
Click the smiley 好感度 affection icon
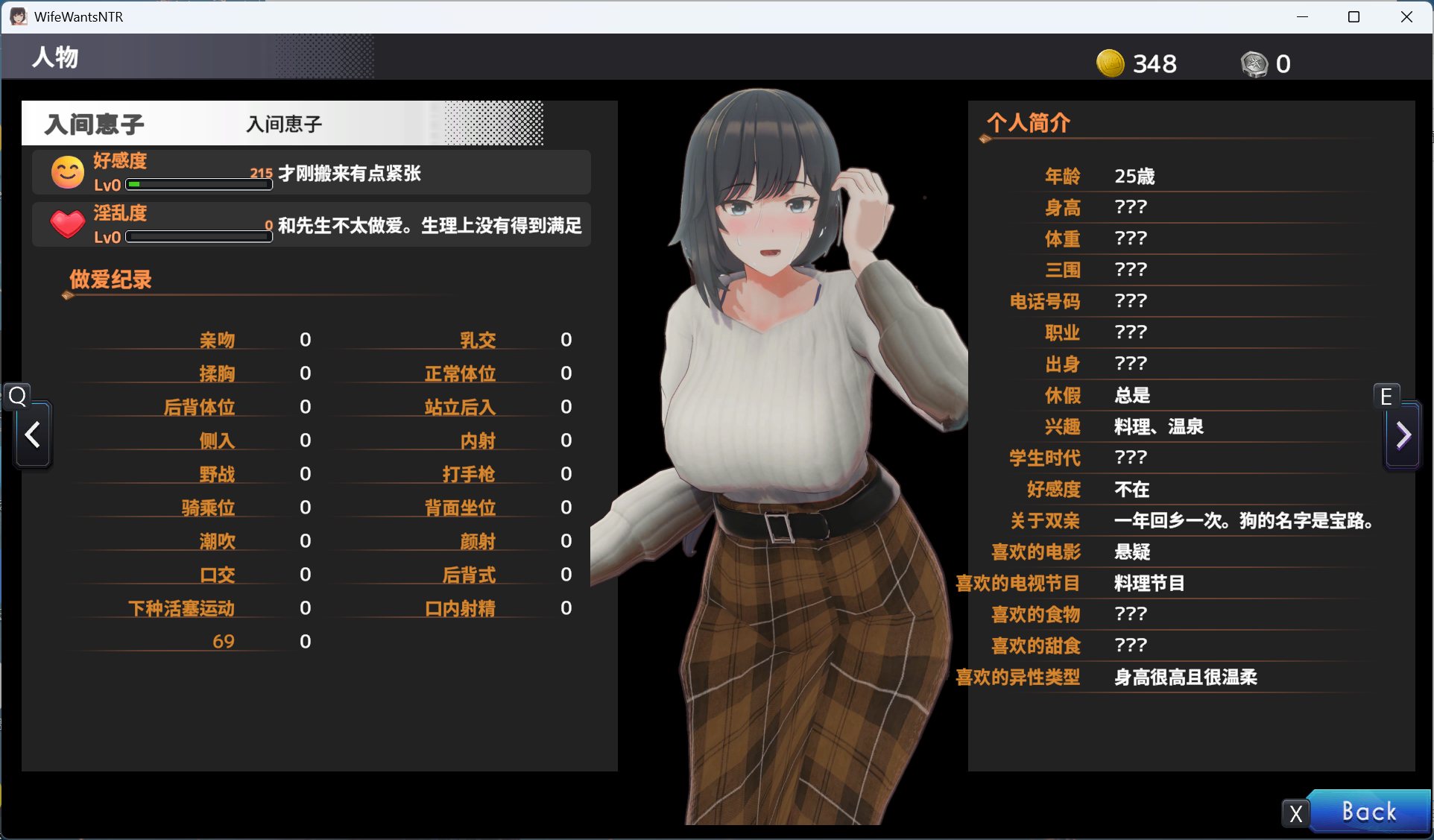pyautogui.click(x=67, y=172)
